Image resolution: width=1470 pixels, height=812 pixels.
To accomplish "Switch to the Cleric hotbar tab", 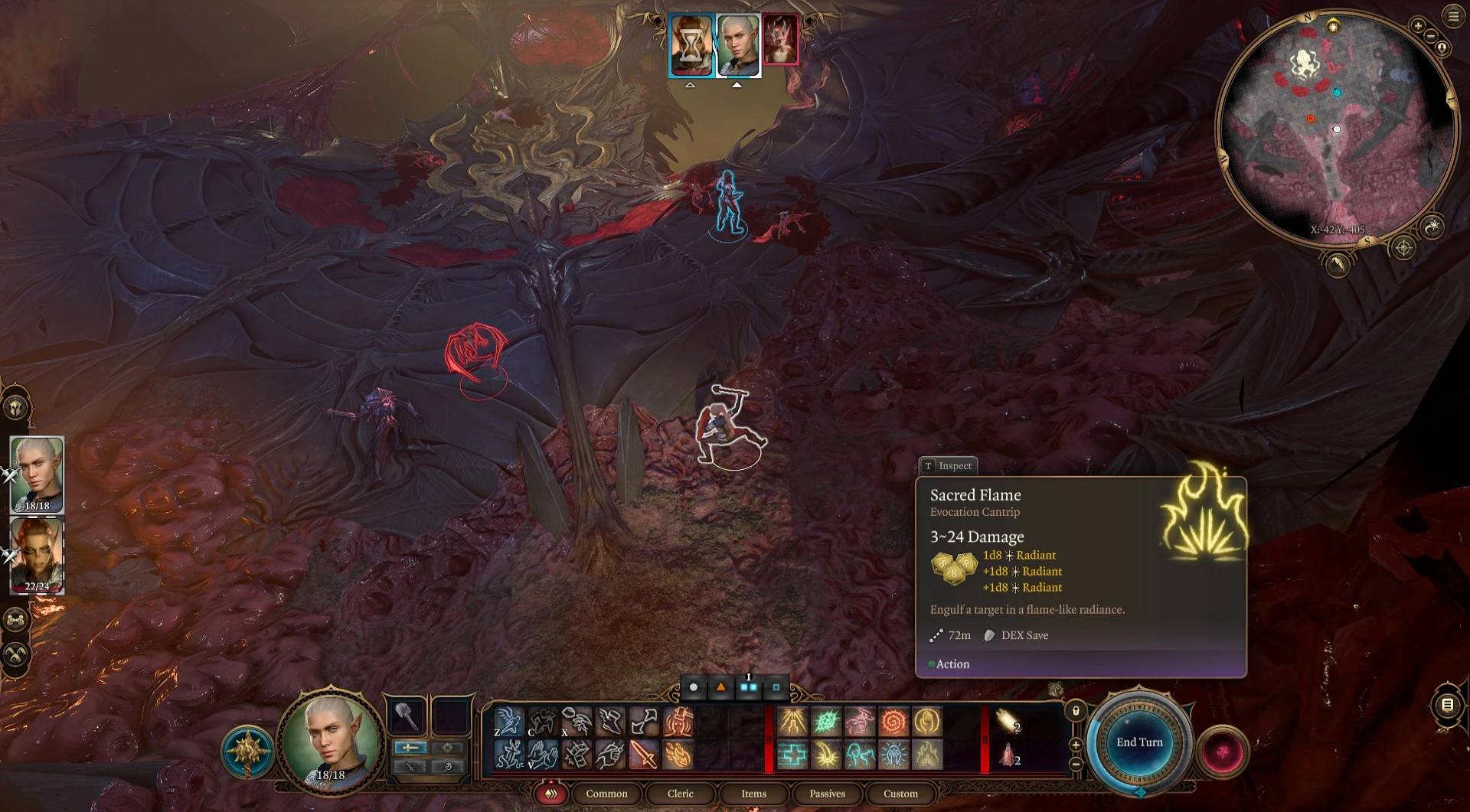I will [x=680, y=794].
